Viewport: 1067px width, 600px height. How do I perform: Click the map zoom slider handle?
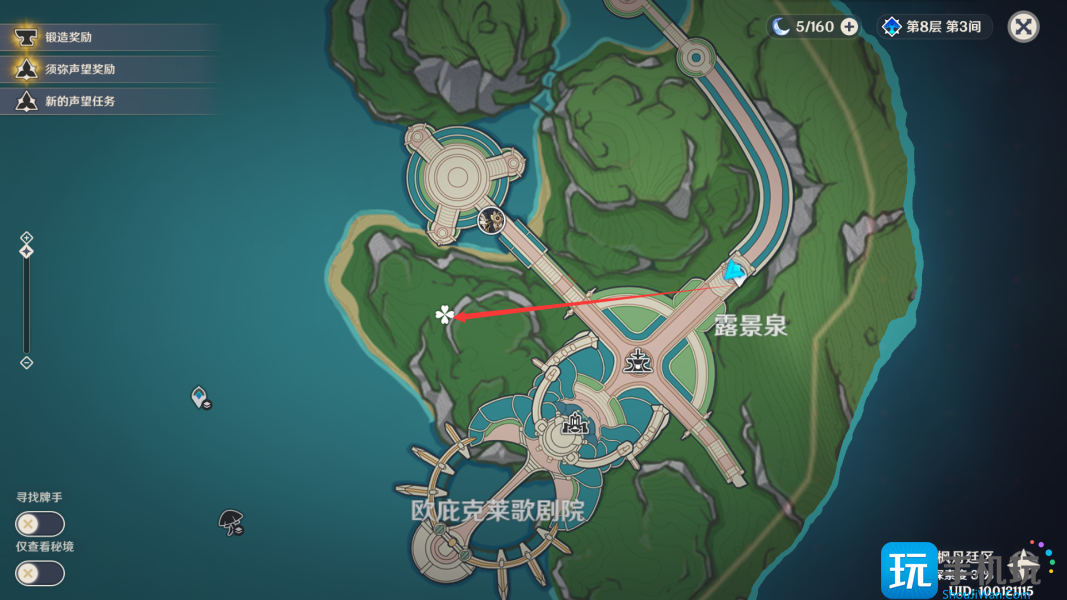pyautogui.click(x=27, y=251)
